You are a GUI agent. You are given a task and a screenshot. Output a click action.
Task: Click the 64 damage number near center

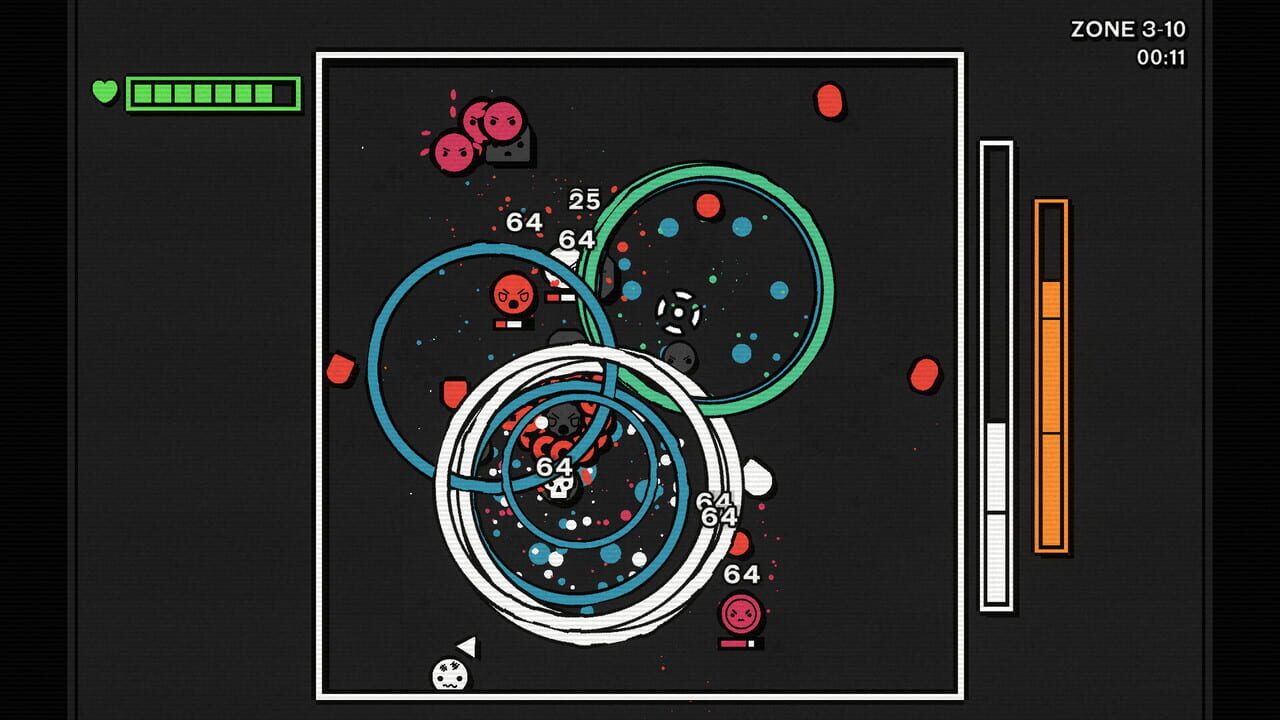(553, 463)
